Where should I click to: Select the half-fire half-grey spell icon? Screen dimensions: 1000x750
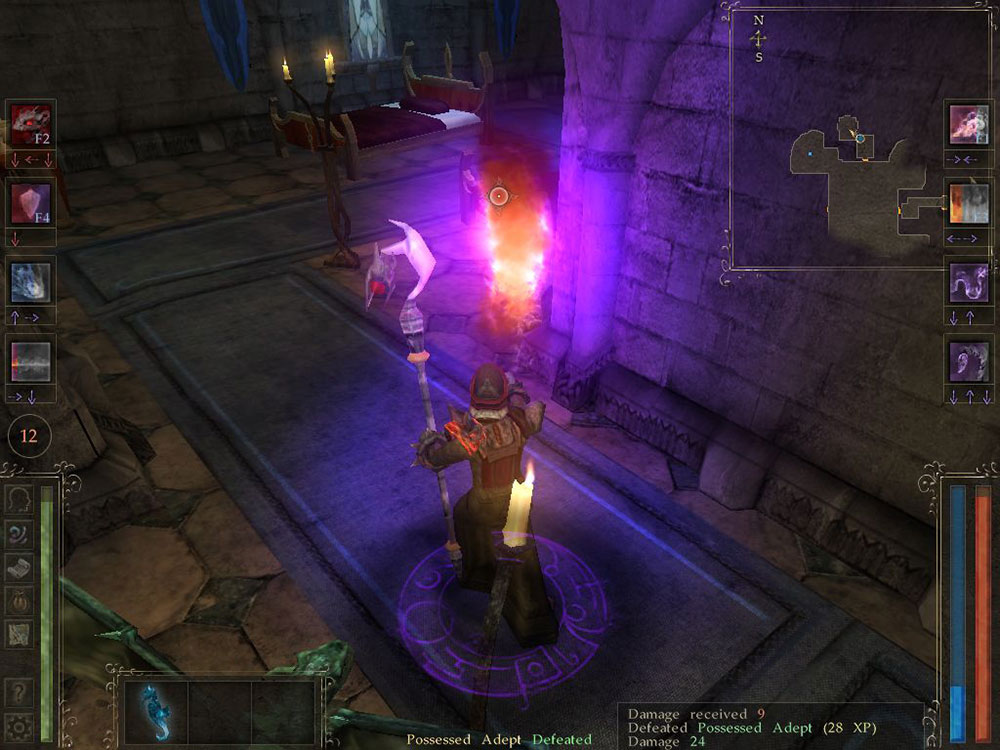pos(969,203)
